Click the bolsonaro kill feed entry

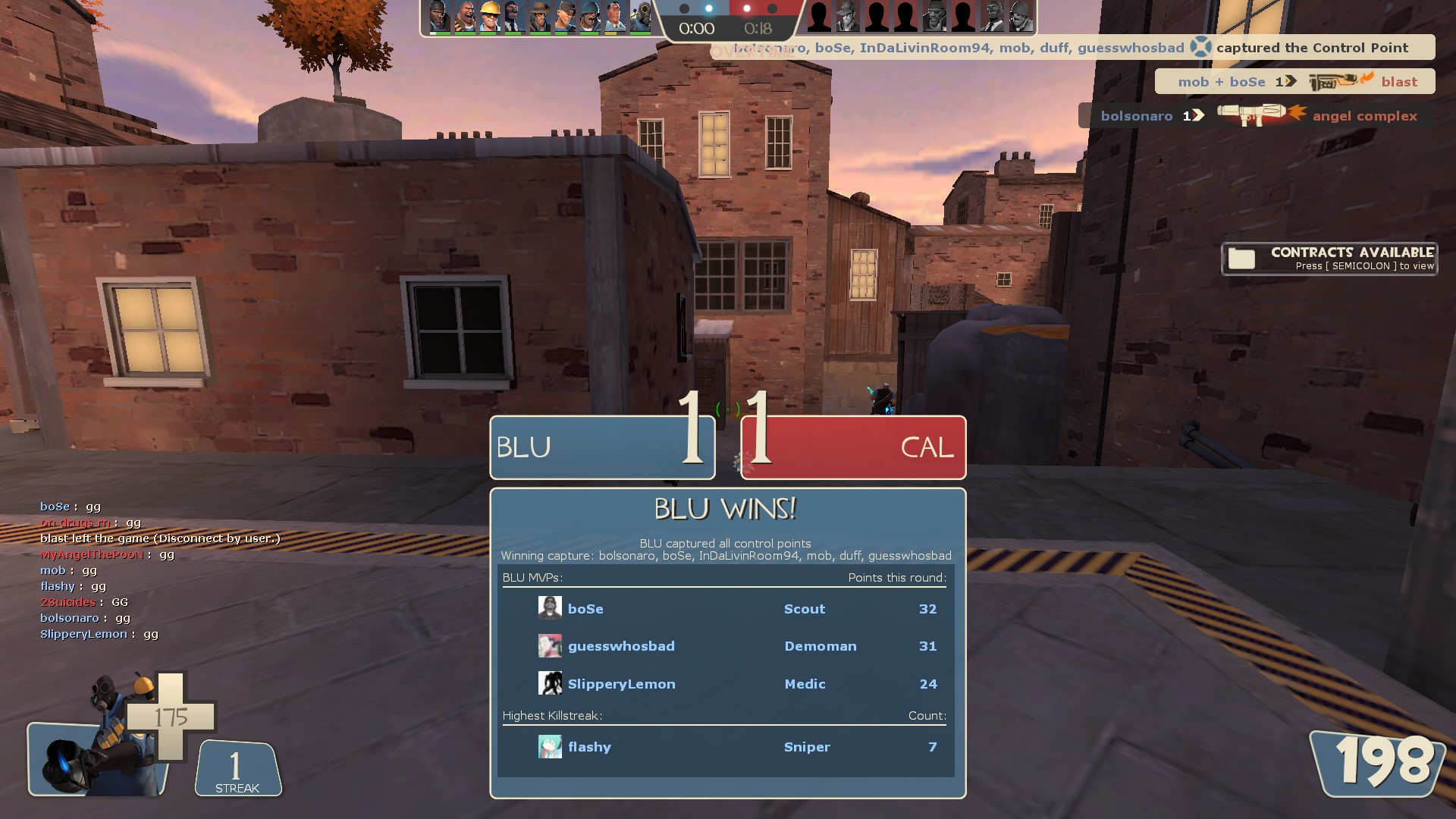click(x=1257, y=115)
